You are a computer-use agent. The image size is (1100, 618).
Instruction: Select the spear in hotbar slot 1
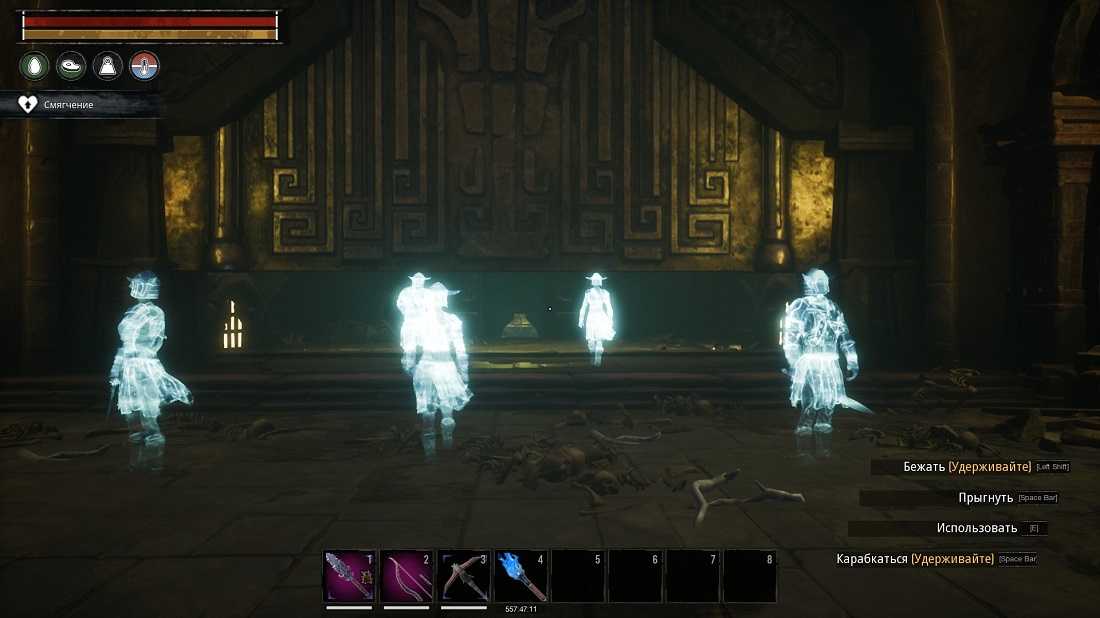tap(348, 576)
